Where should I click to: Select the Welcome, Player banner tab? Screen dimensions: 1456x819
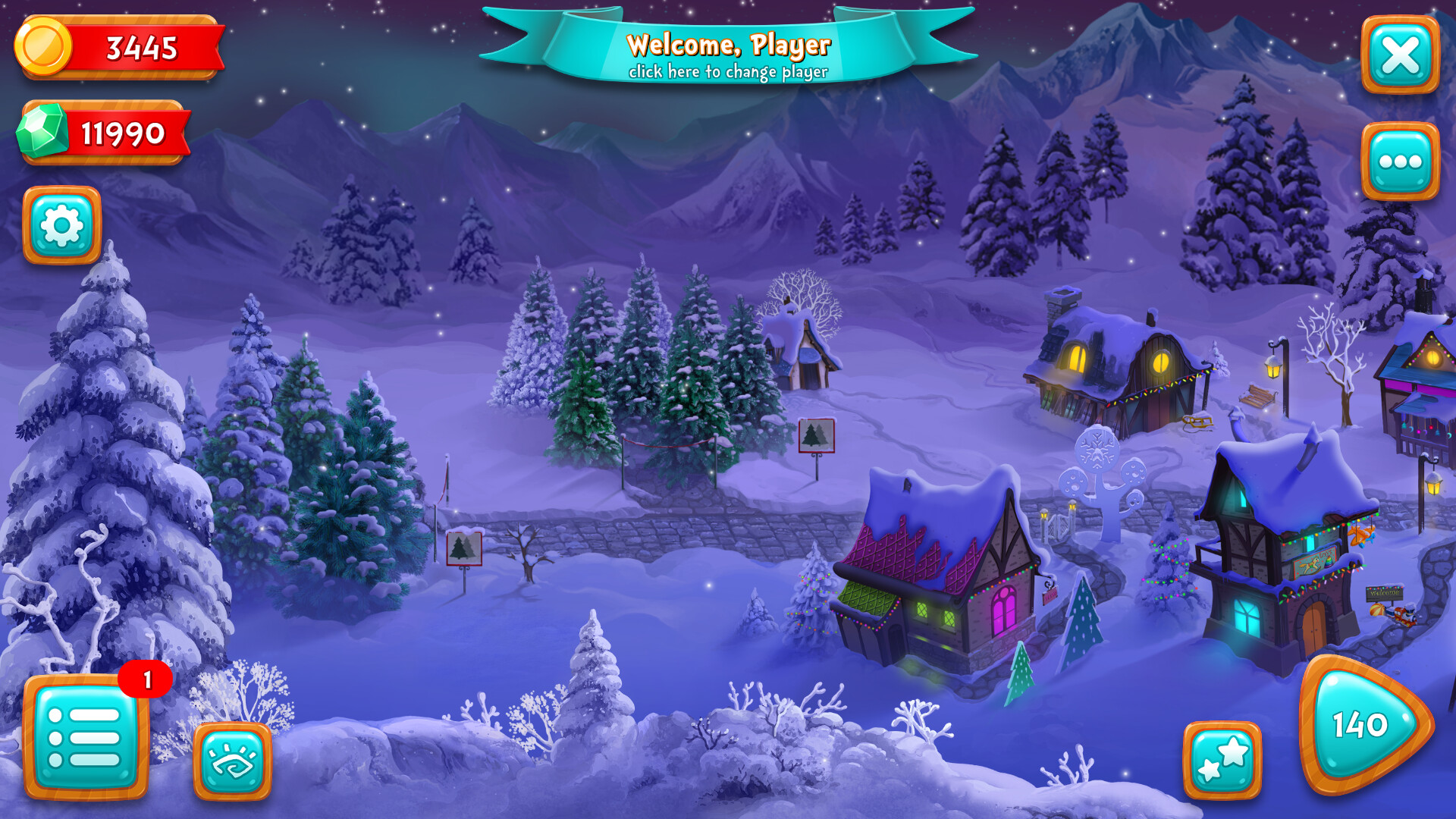(729, 47)
